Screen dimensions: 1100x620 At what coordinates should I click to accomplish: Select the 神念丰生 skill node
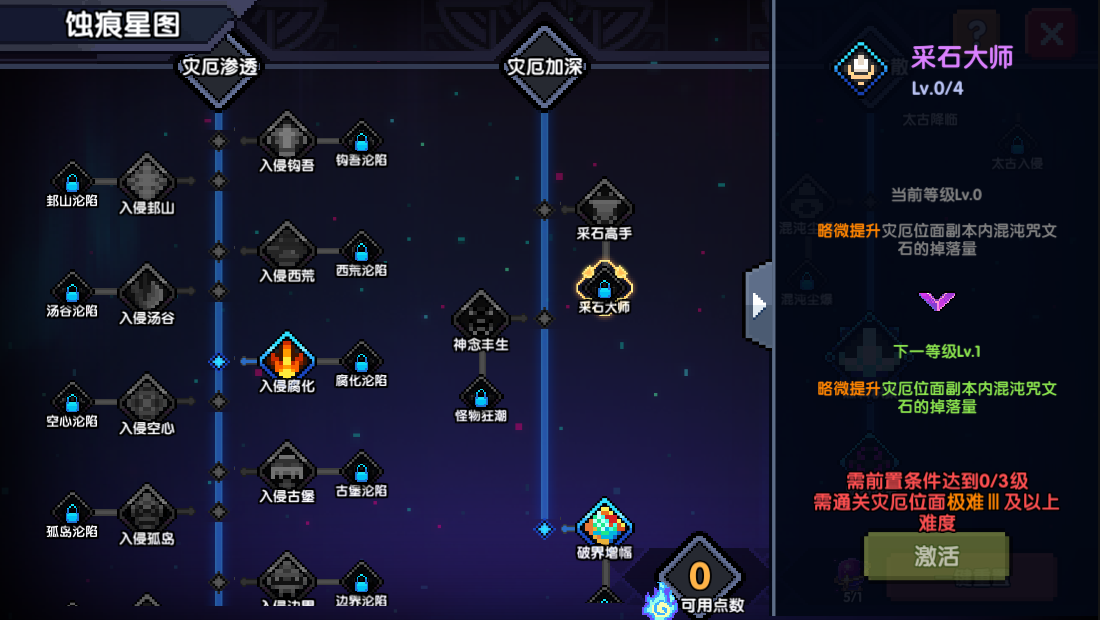click(x=481, y=319)
